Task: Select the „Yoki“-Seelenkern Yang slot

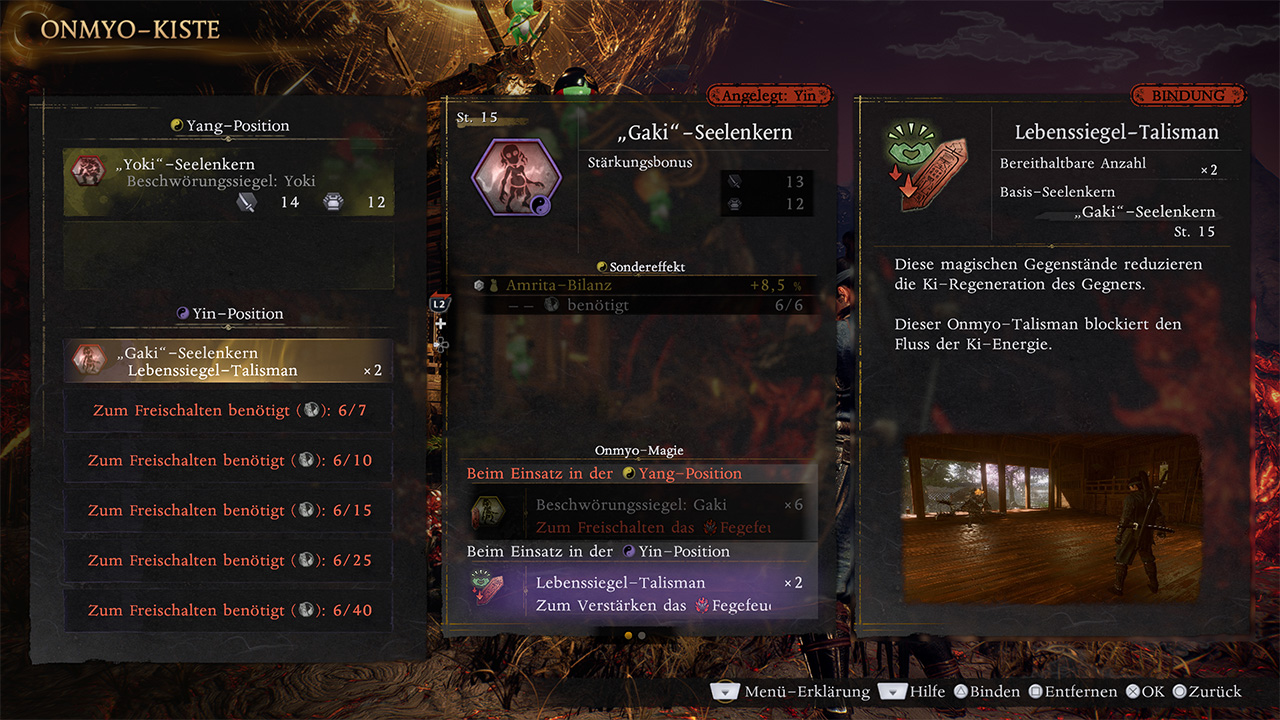Action: tap(229, 182)
